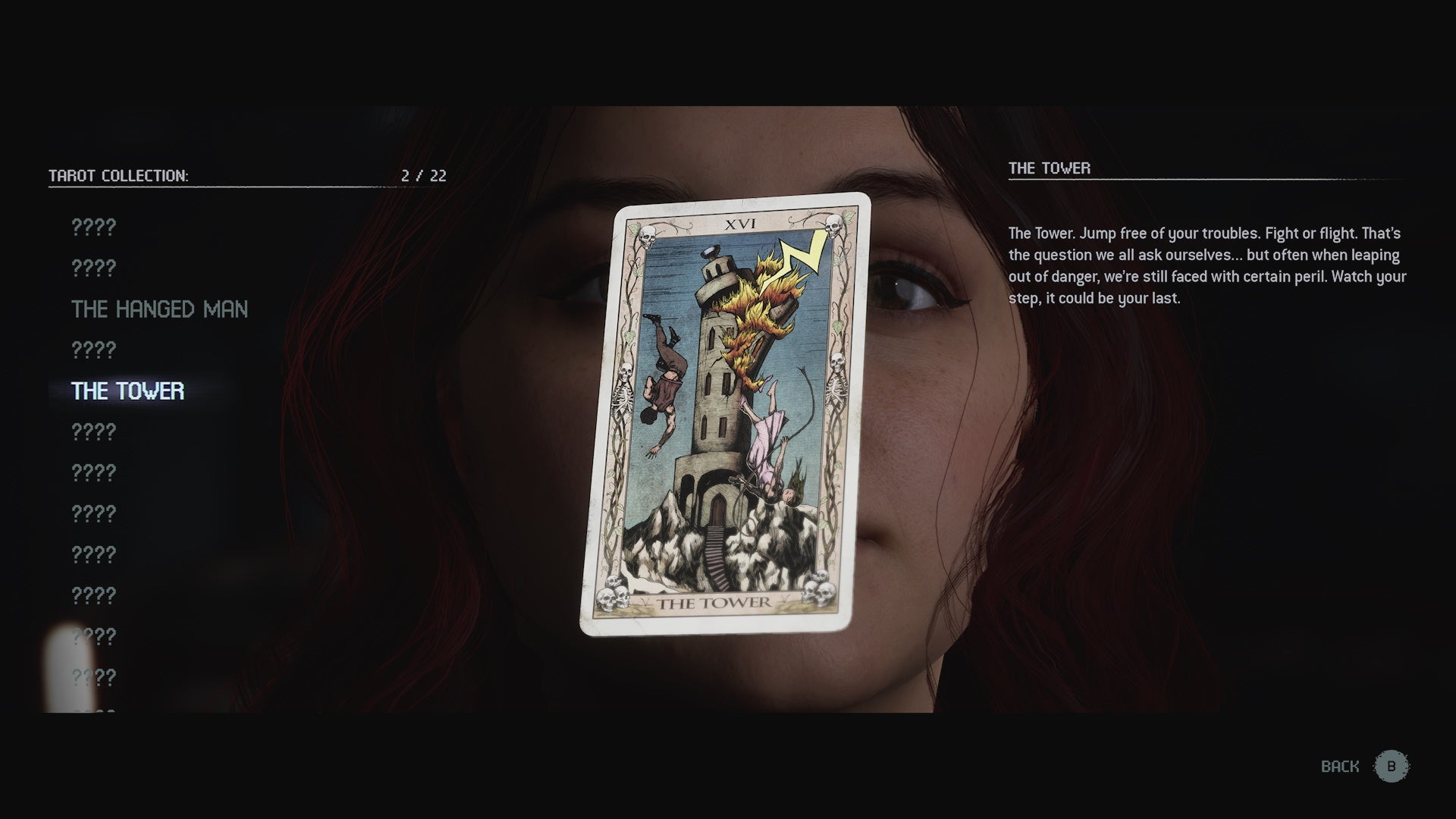Screen dimensions: 1456x819
Task: Select the first ???? locked tarot slot
Action: coord(93,226)
